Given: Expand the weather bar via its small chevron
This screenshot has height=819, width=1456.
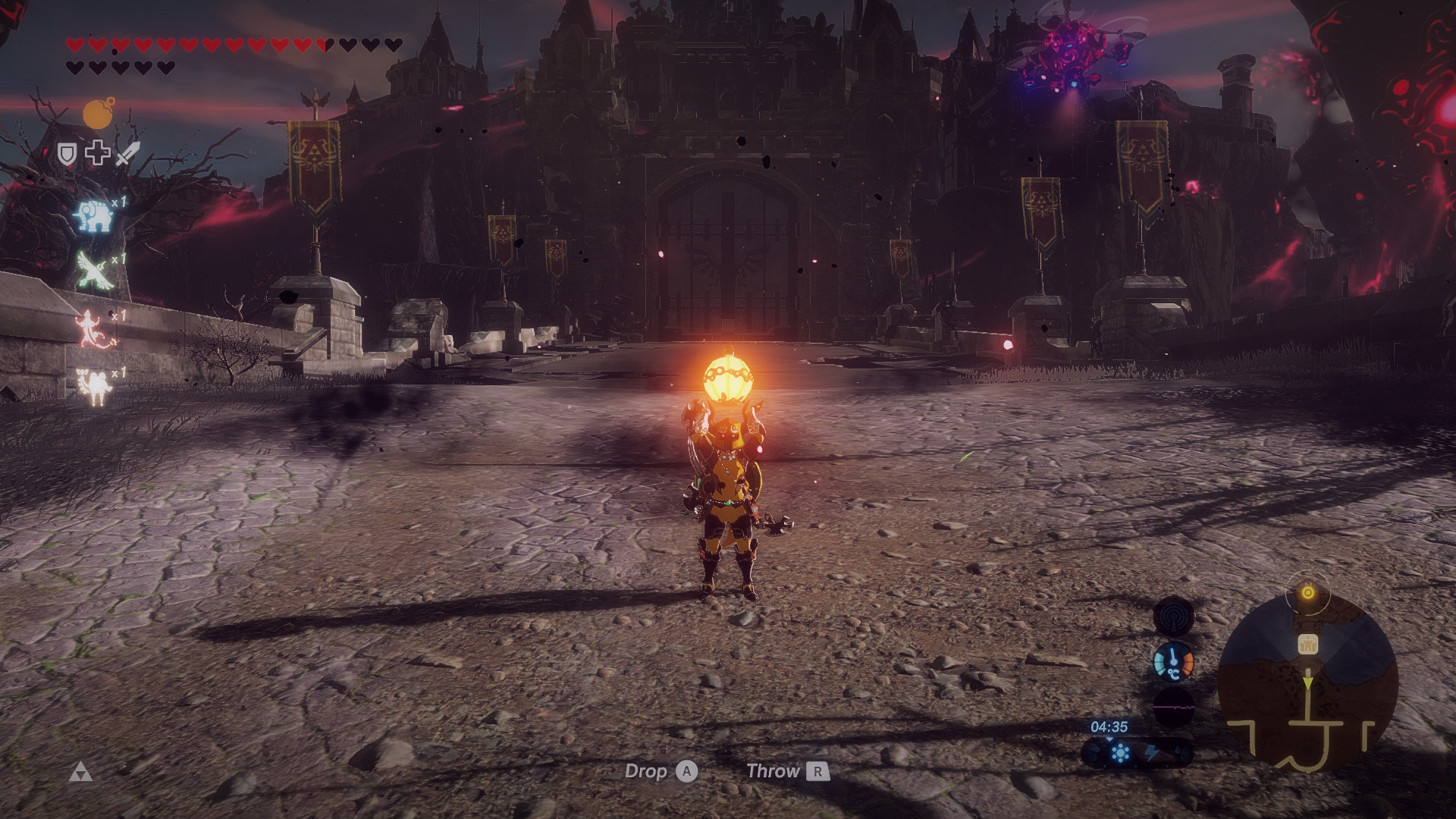Looking at the screenshot, I should (1110, 739).
